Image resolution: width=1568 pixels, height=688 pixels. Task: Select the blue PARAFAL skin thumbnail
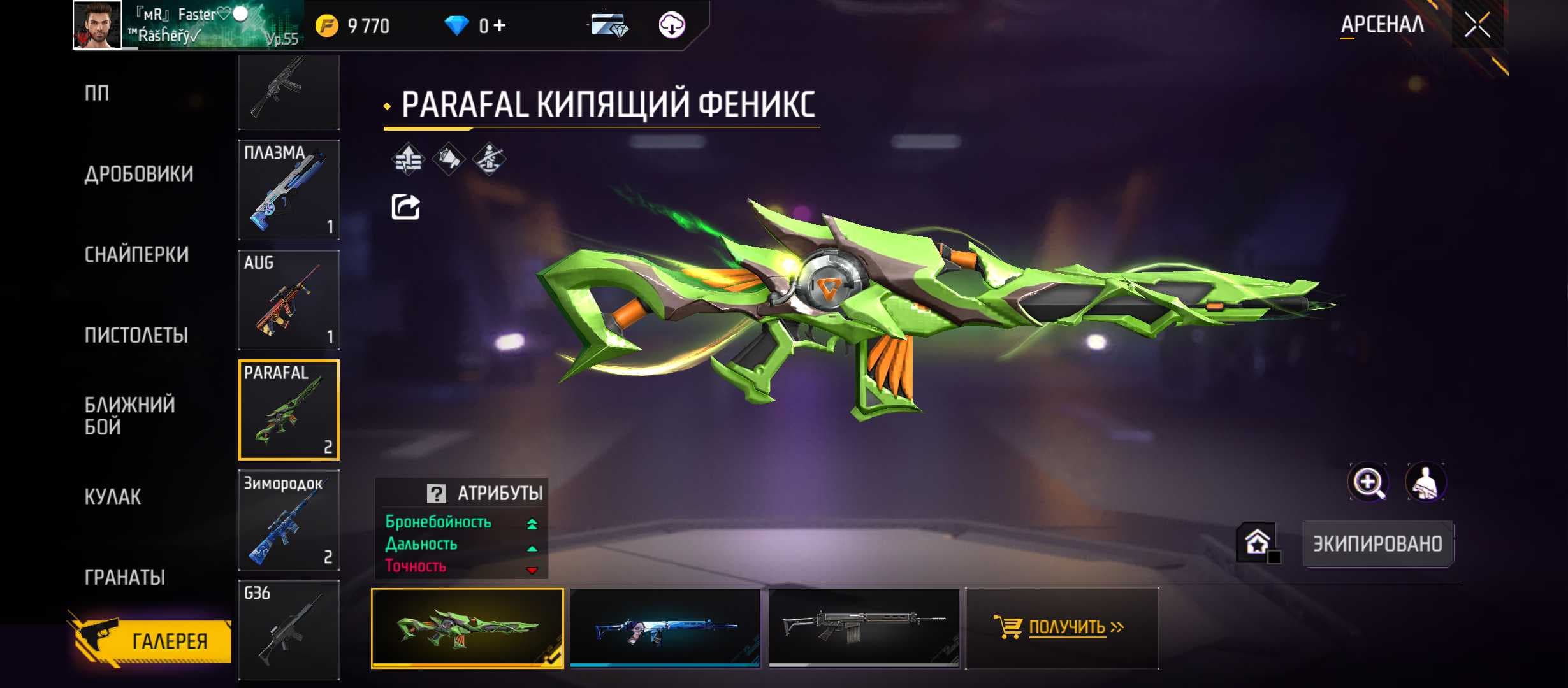pyautogui.click(x=665, y=627)
